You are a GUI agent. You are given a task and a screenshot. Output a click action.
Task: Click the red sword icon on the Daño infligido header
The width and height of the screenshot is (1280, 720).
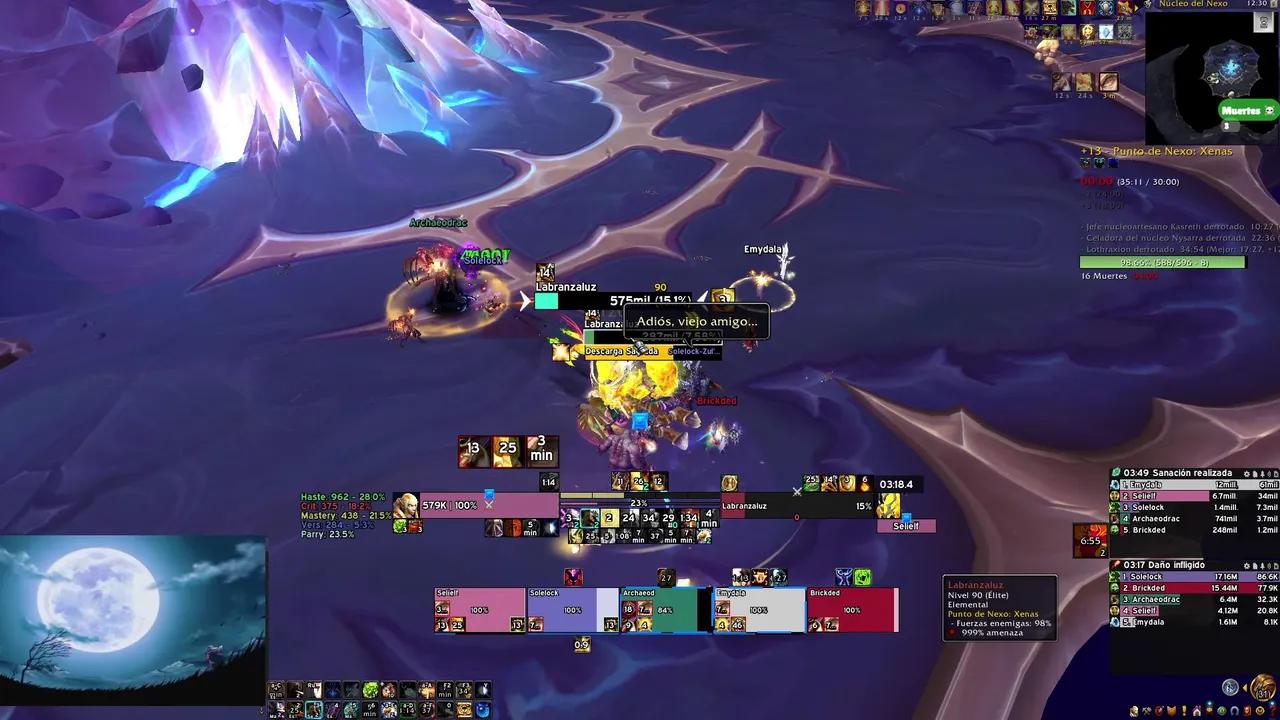pos(1116,564)
